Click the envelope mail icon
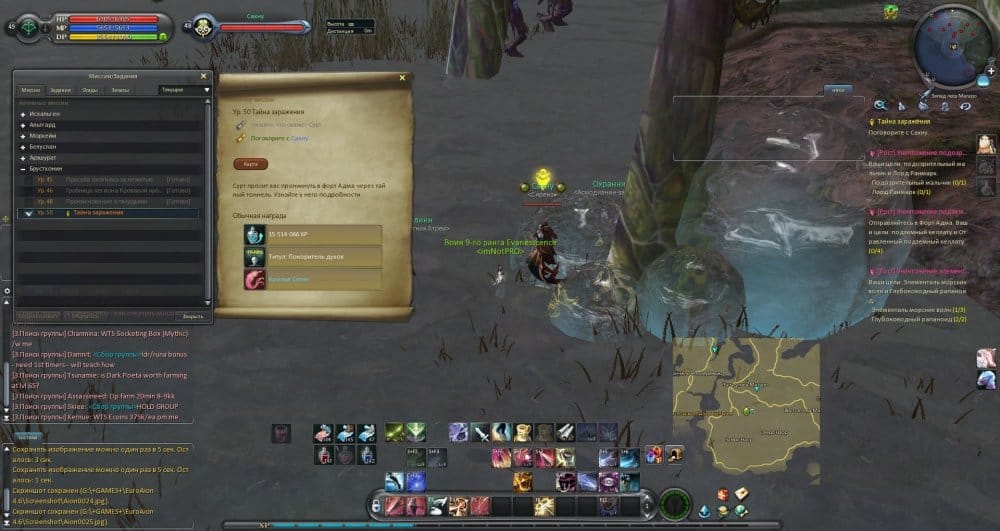The height and width of the screenshot is (531, 1000). coord(743,494)
